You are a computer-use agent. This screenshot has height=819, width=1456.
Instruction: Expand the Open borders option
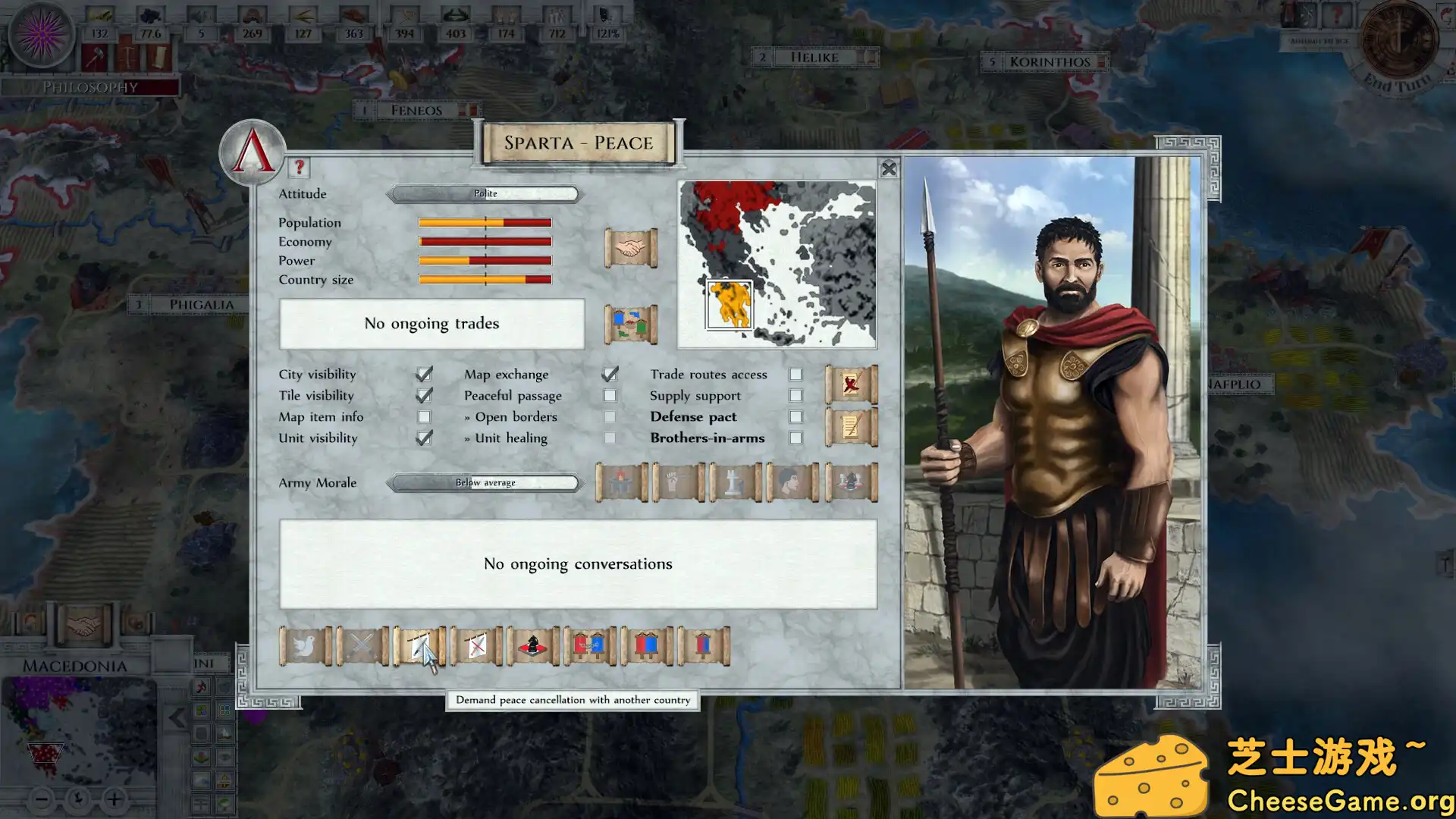point(516,416)
